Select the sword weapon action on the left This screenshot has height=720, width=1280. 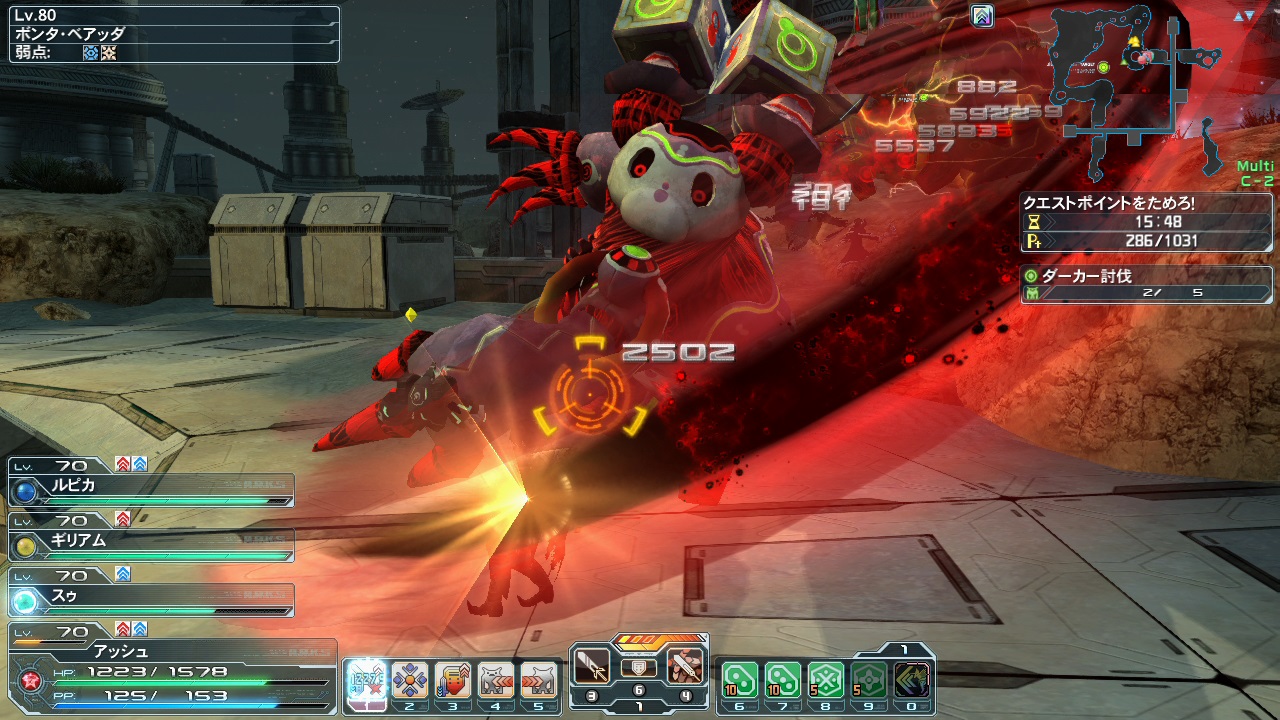coord(592,665)
